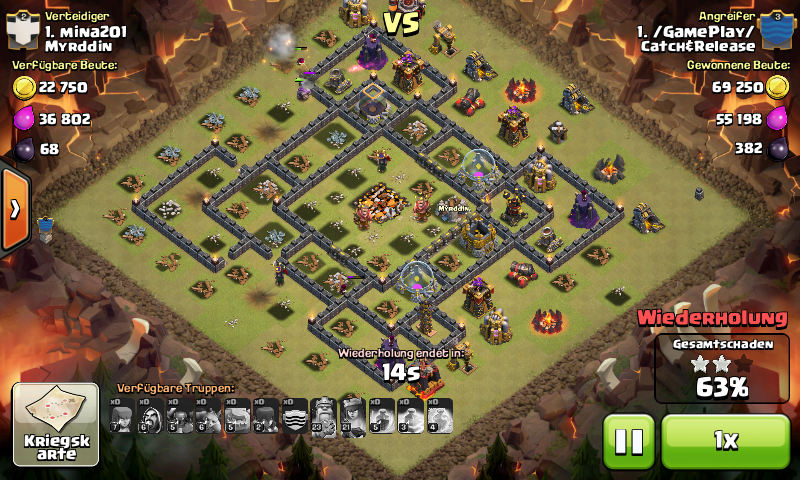Pause the replay

click(628, 440)
